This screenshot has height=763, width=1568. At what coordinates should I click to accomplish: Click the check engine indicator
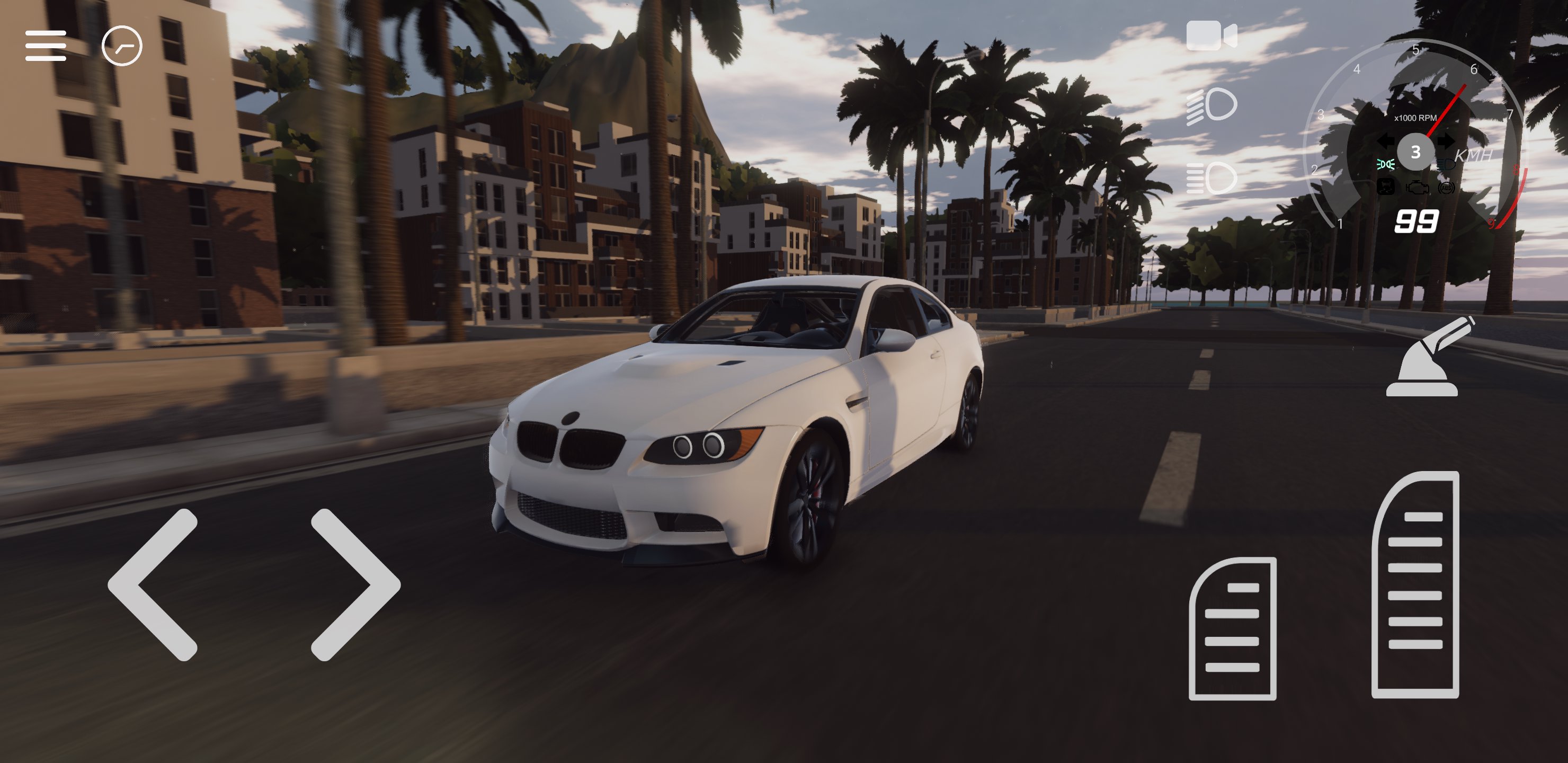[x=1418, y=189]
